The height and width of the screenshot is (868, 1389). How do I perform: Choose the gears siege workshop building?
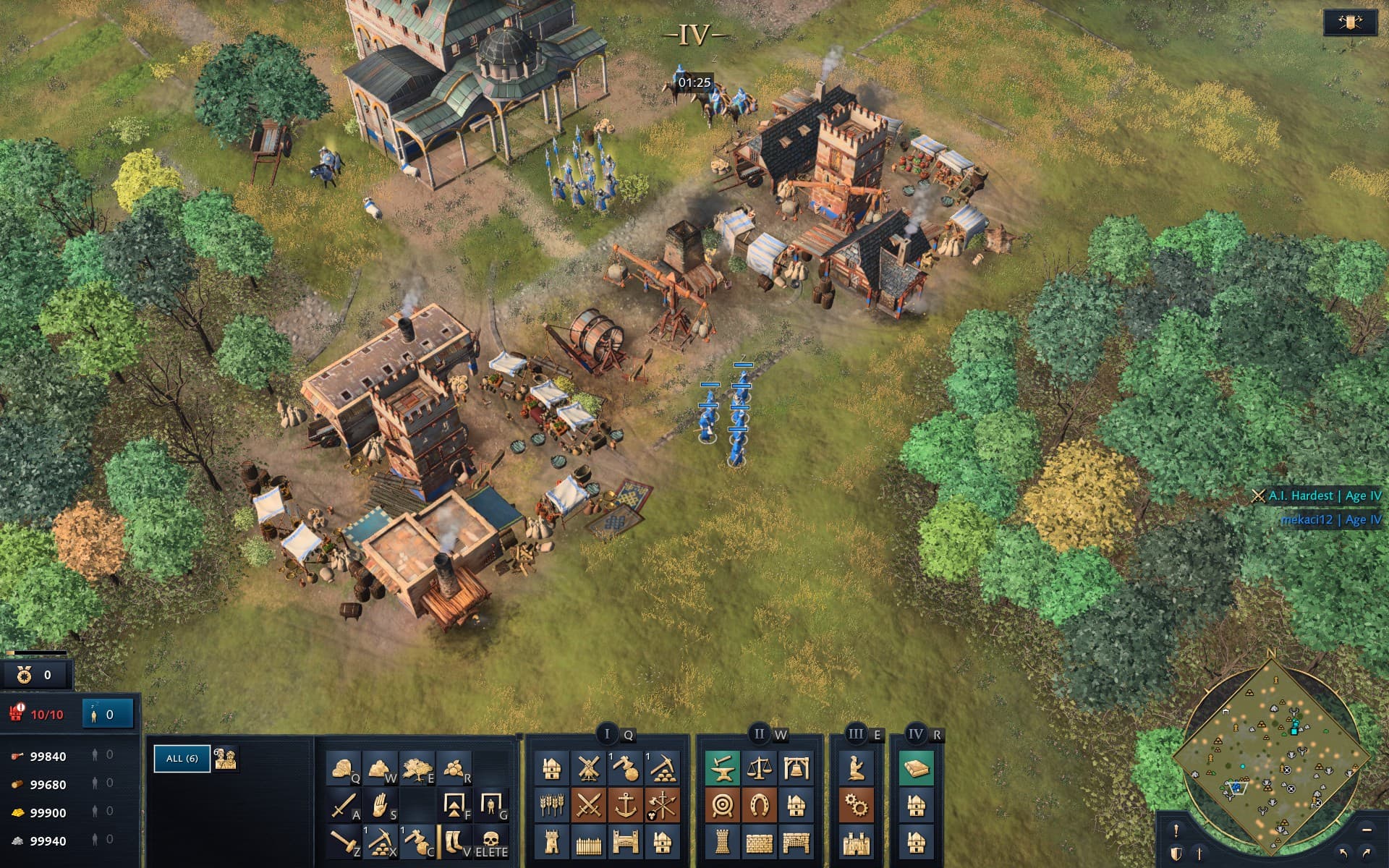[x=857, y=805]
